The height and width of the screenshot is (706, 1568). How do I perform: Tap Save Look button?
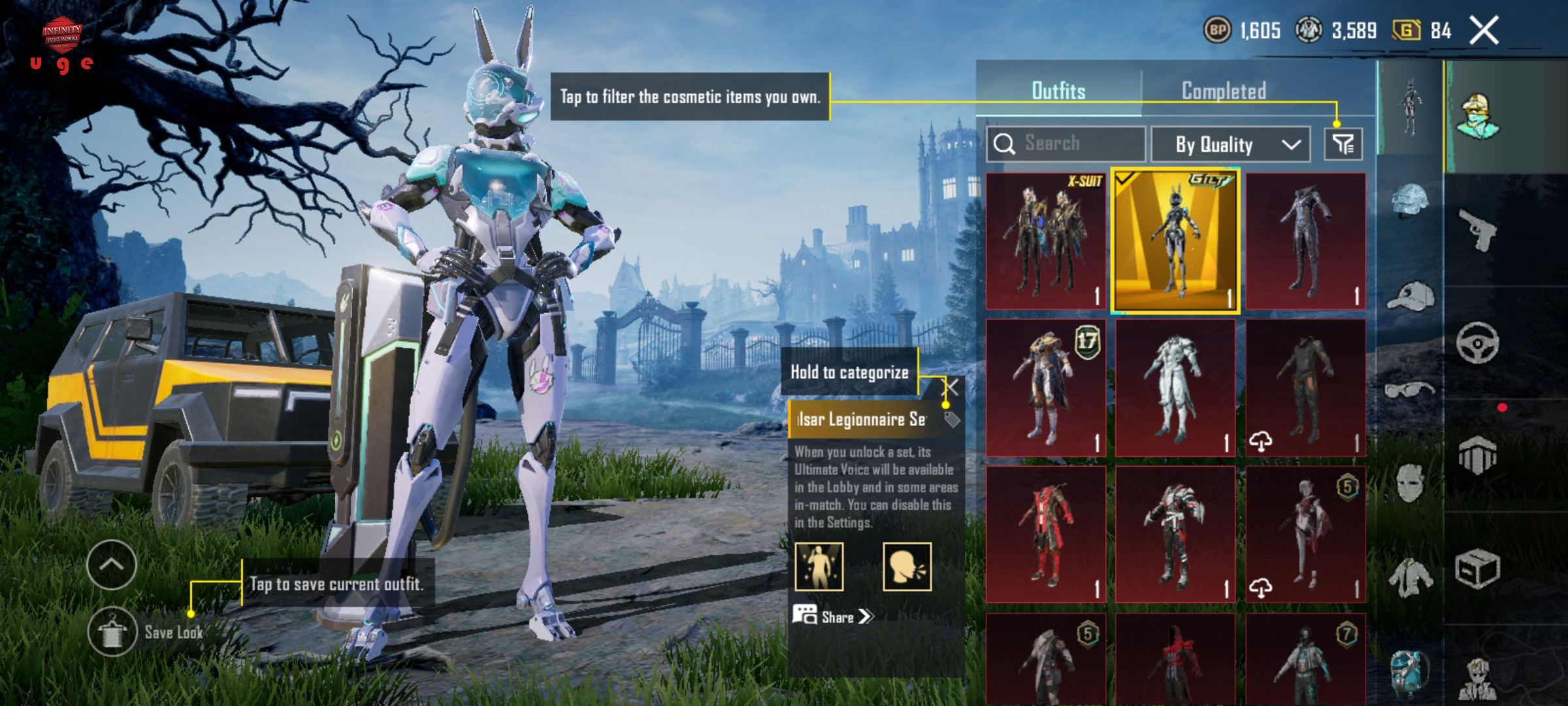112,631
